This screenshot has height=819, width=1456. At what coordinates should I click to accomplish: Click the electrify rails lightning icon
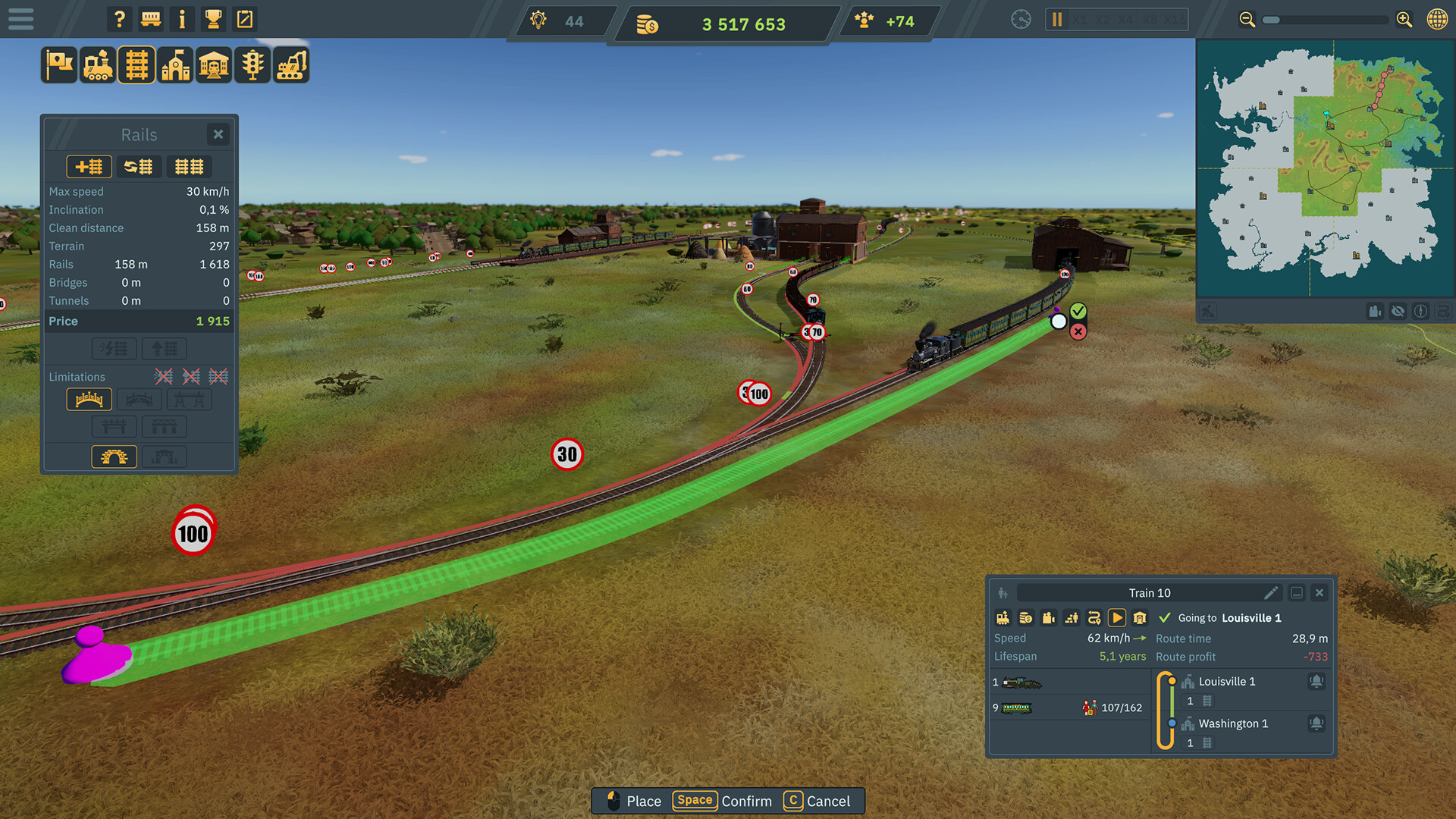114,348
